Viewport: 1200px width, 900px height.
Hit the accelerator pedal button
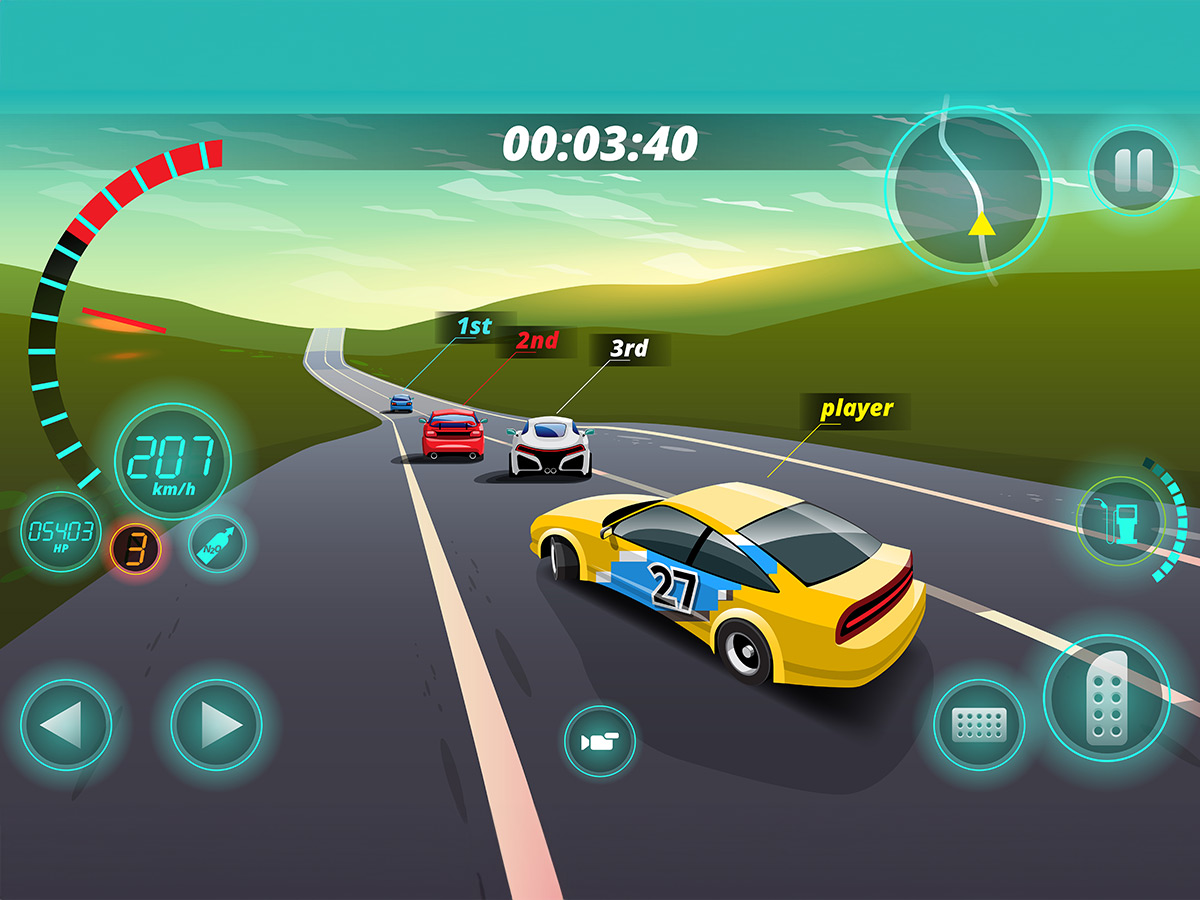coord(1106,696)
